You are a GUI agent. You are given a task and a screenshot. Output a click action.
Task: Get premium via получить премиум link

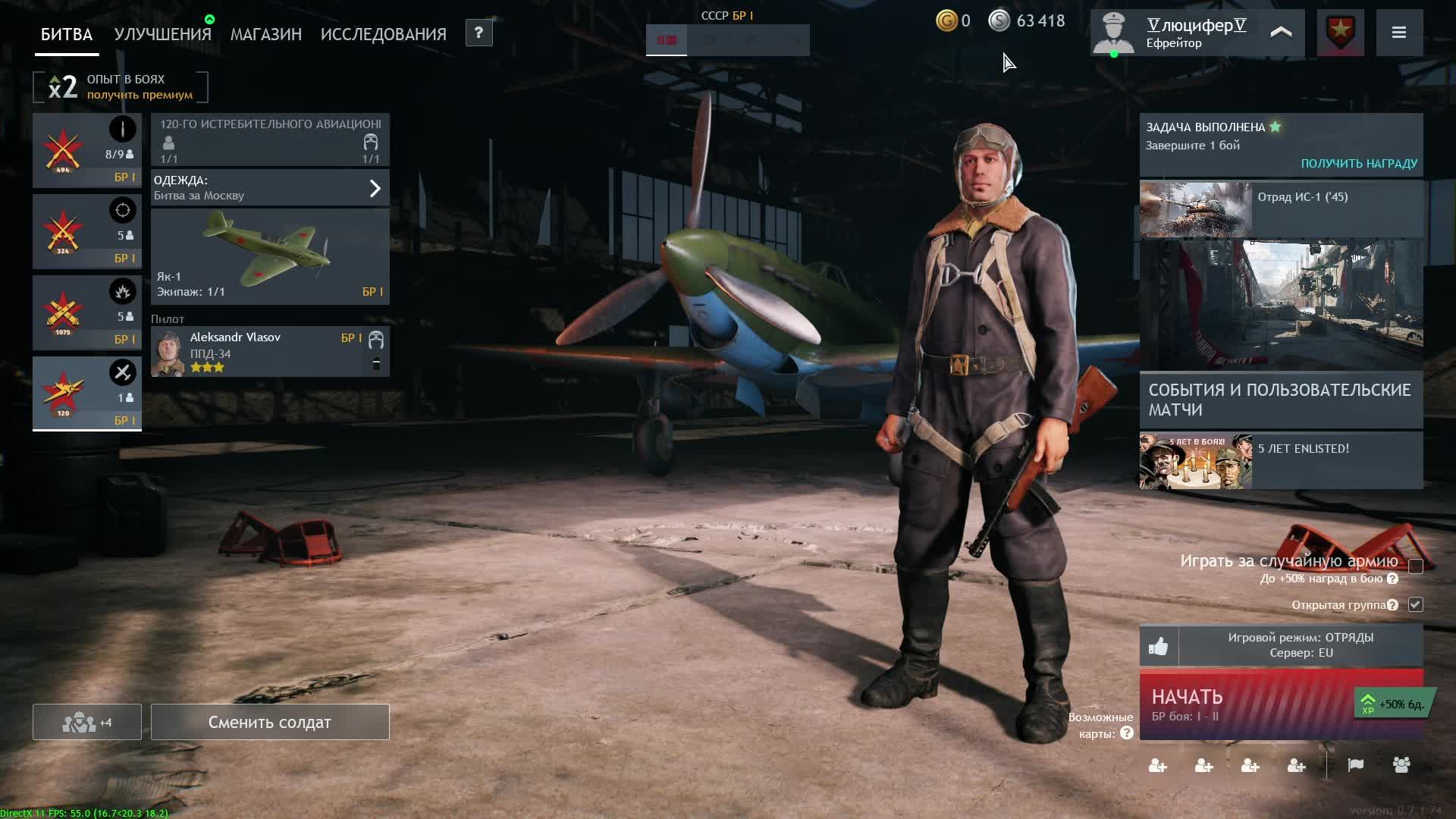point(140,95)
